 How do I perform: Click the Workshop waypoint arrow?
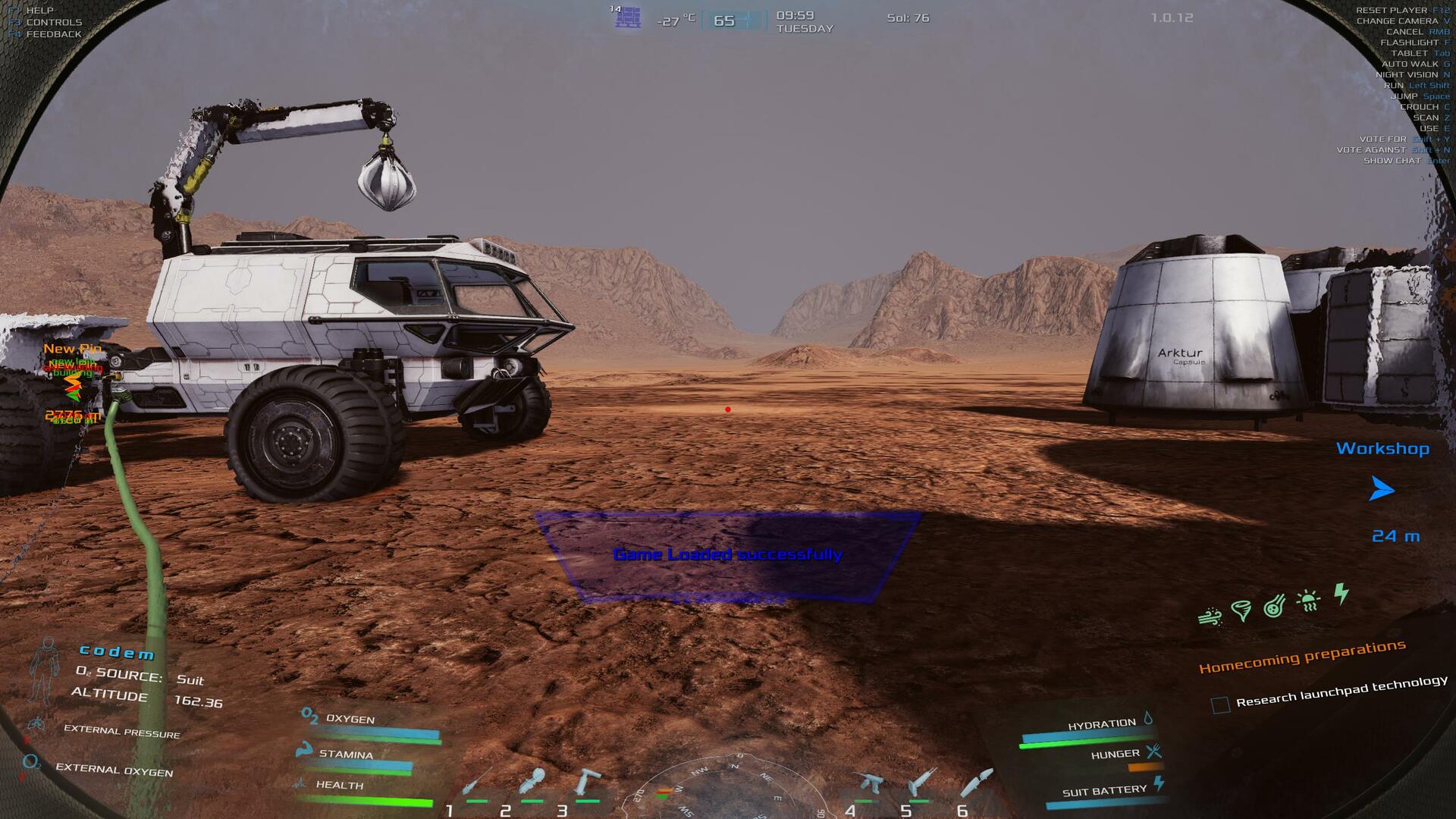[1381, 489]
